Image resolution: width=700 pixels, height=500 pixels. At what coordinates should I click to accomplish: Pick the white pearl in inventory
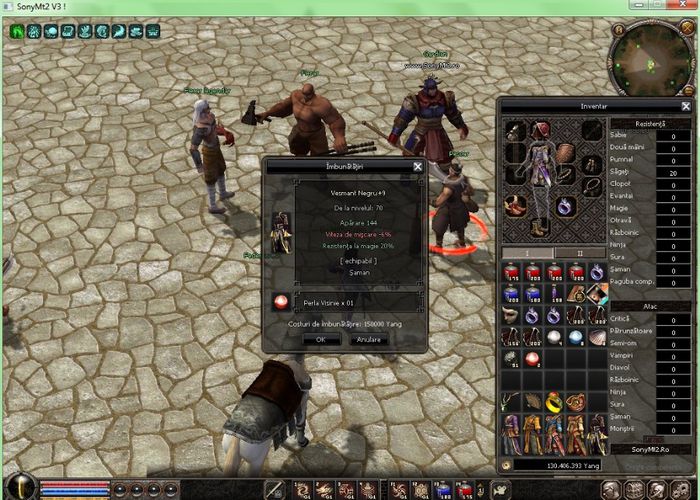(x=555, y=337)
